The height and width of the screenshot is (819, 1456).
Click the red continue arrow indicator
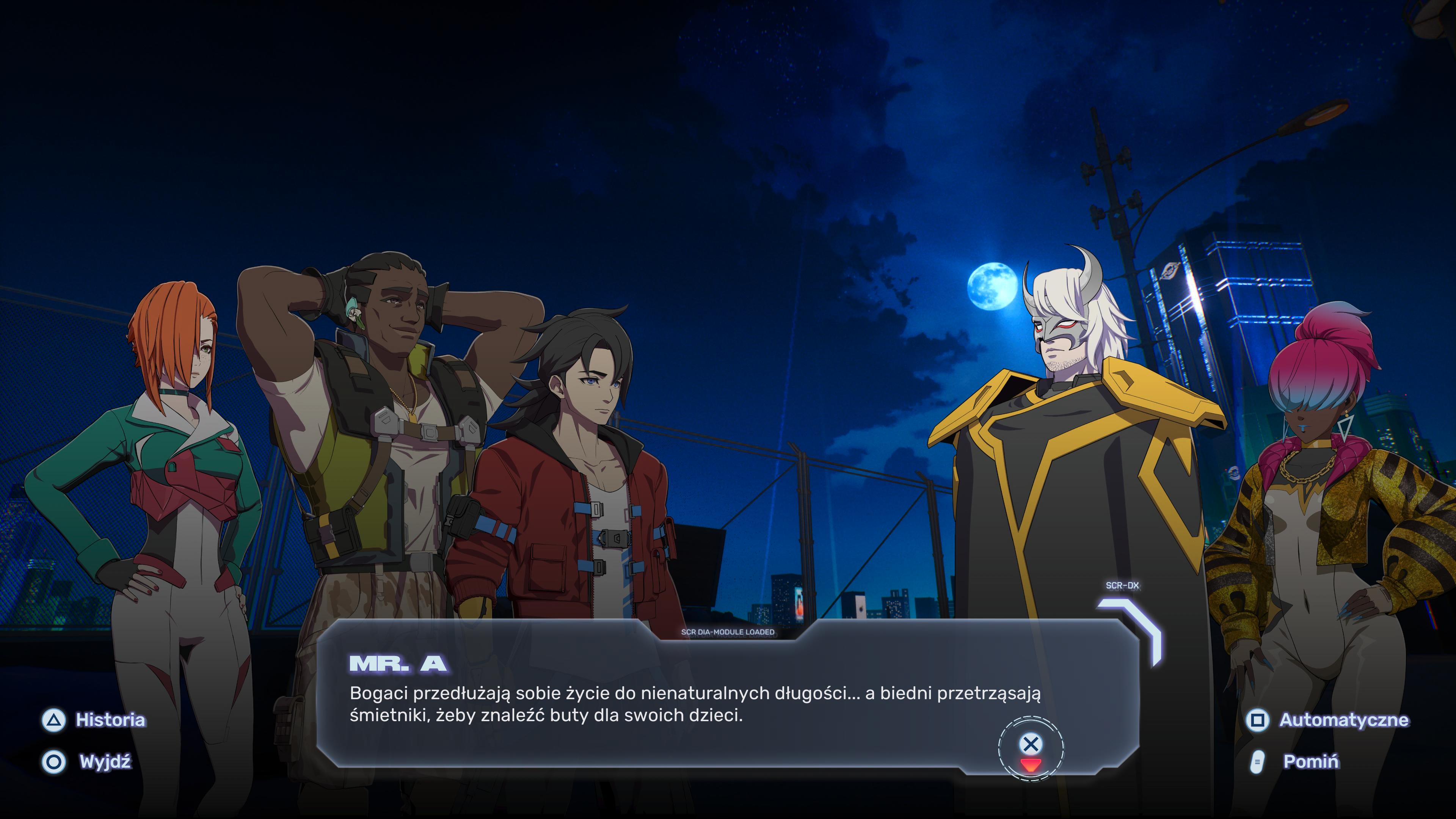(x=1031, y=766)
